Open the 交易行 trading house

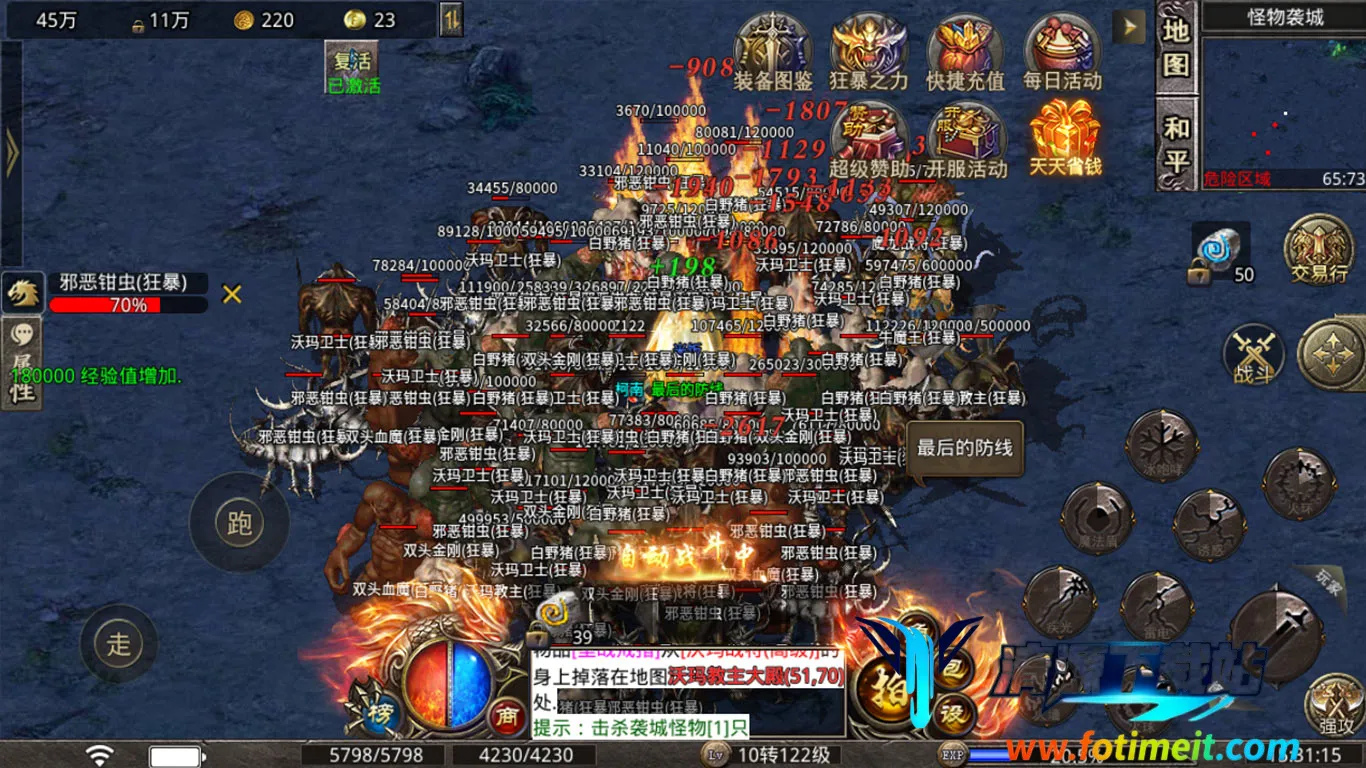(x=1318, y=250)
